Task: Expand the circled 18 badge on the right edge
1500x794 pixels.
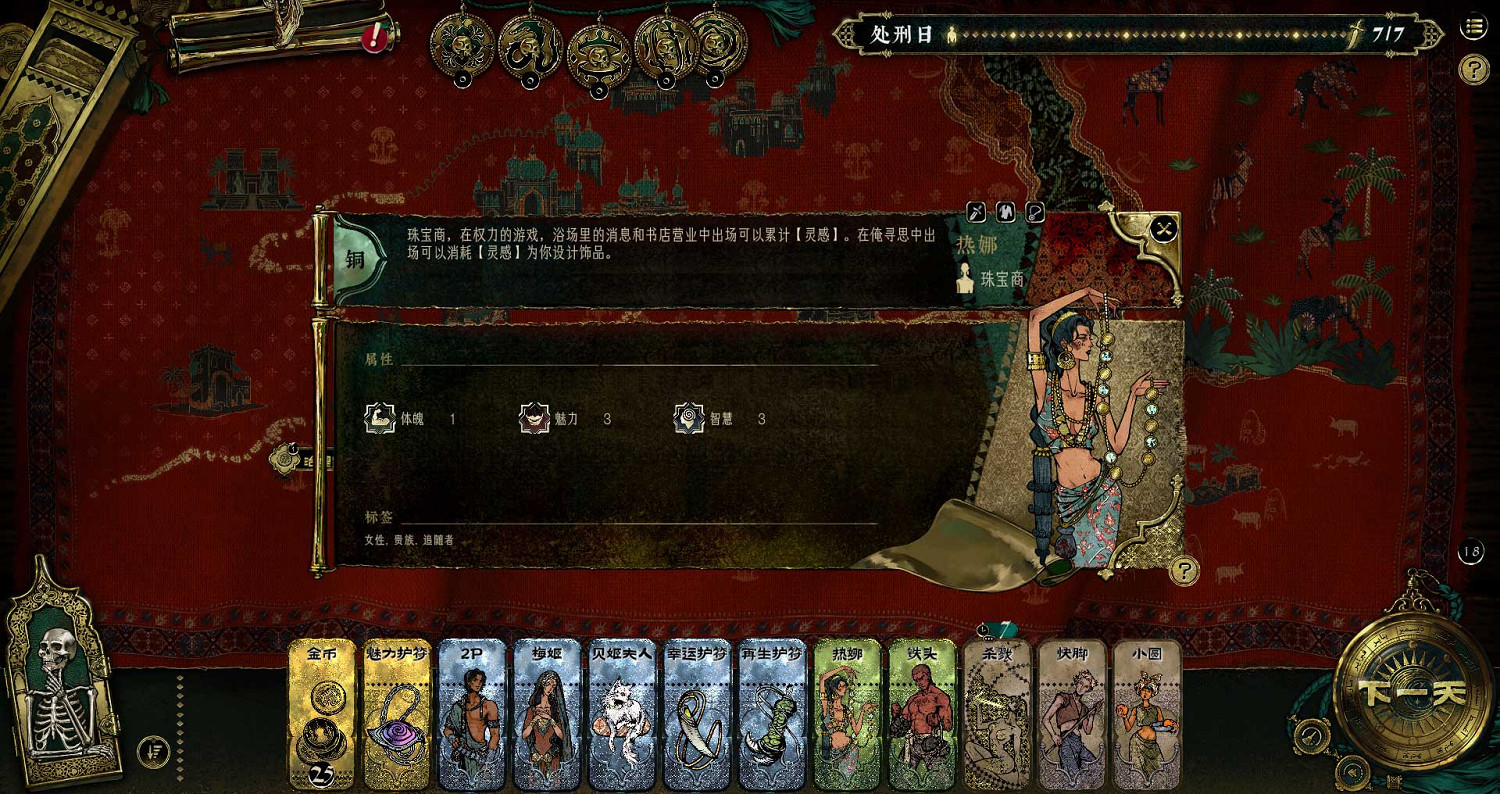Action: tap(1471, 553)
